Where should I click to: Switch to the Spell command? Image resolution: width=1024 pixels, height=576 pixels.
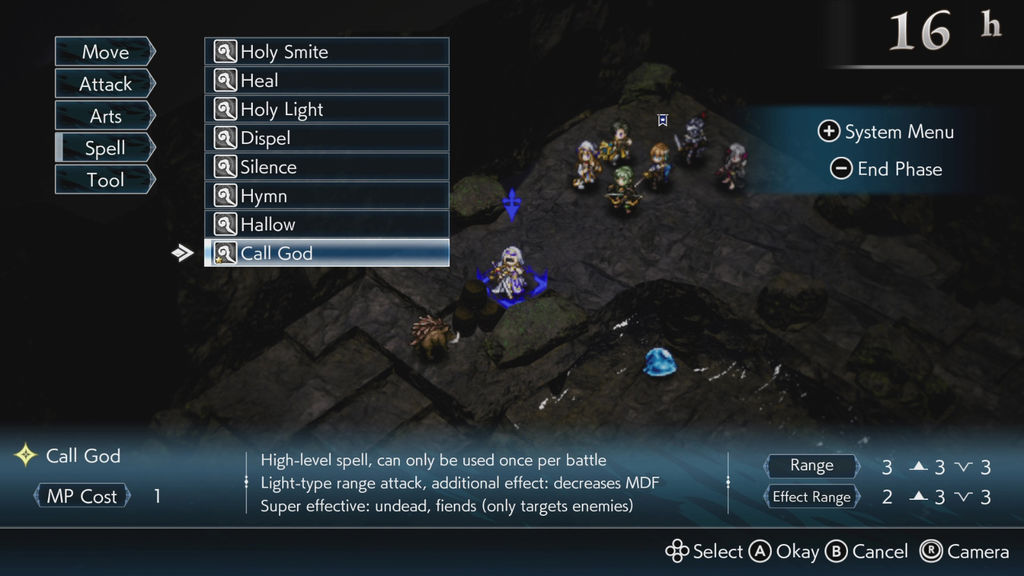click(x=105, y=148)
